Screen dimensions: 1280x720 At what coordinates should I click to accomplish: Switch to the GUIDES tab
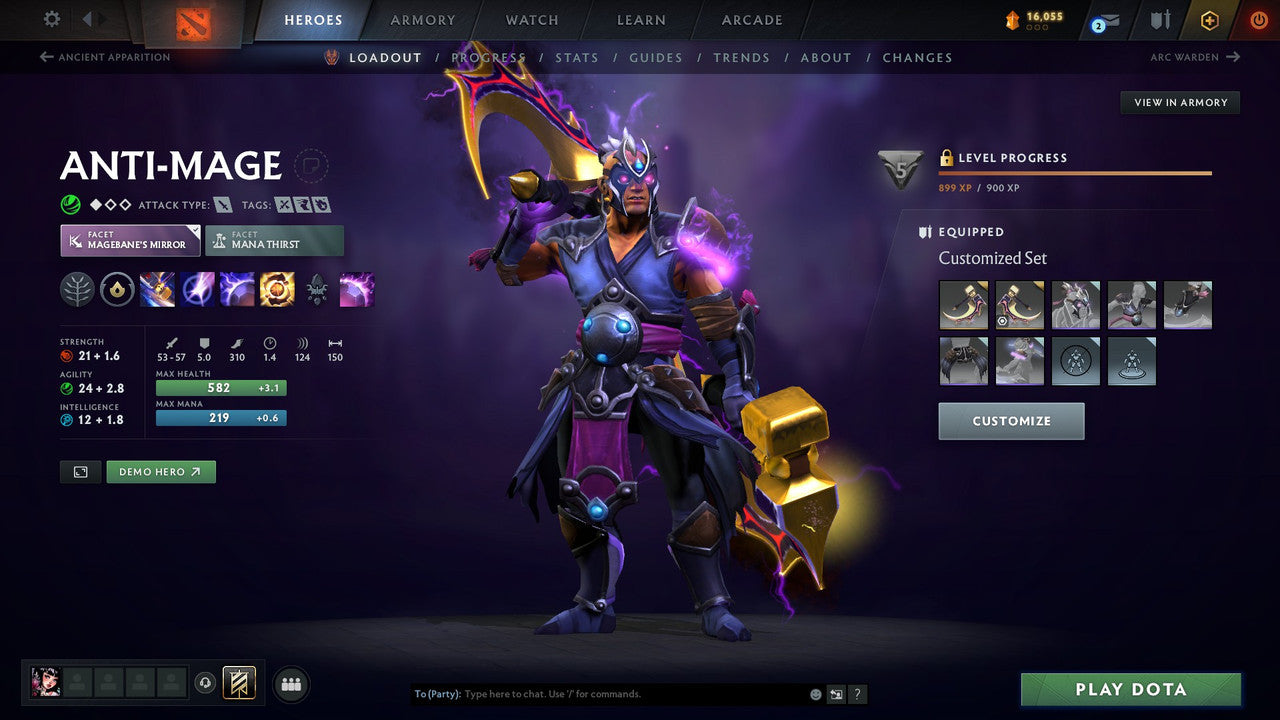coord(656,57)
